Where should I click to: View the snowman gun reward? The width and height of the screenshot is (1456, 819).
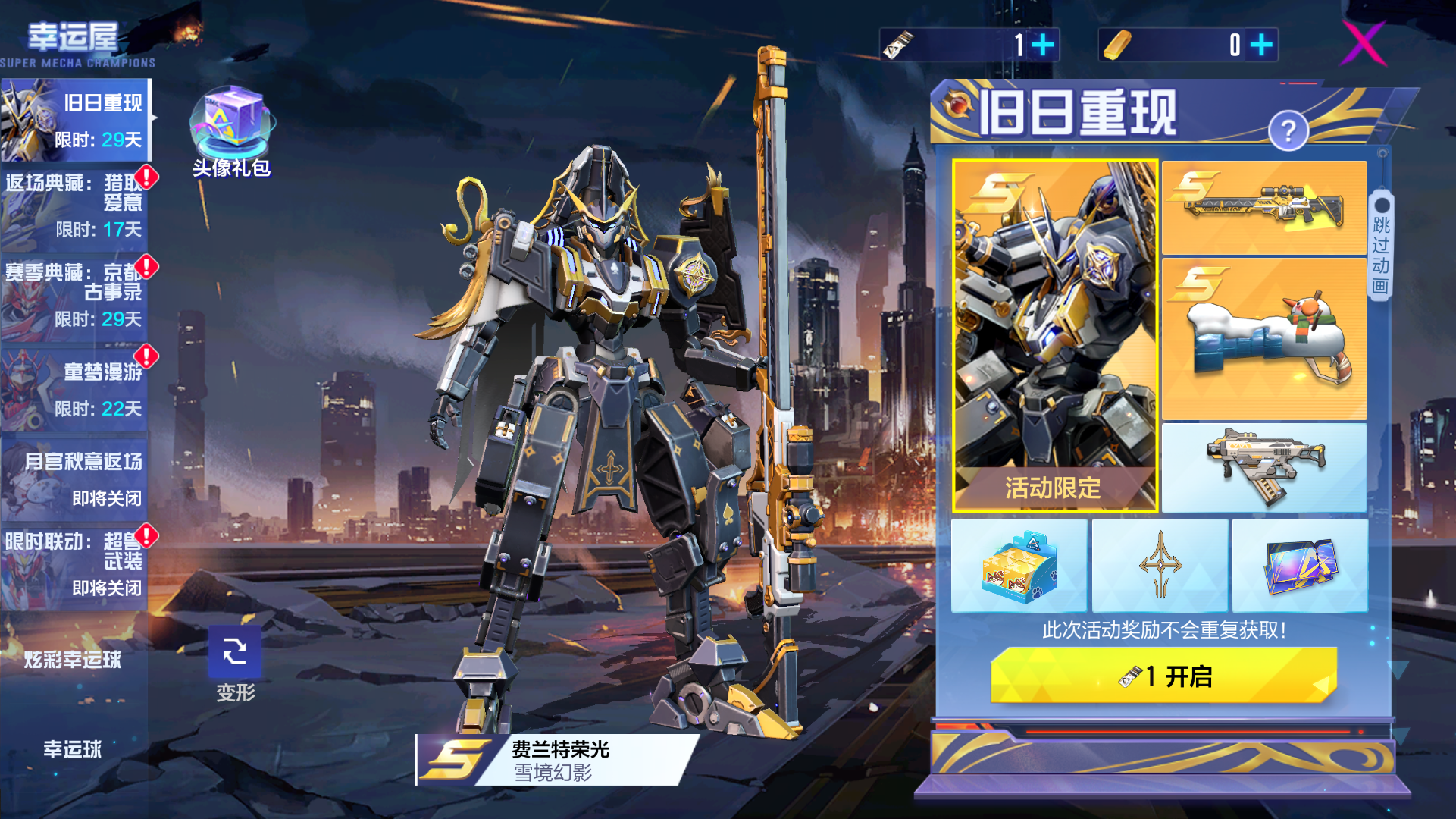1264,339
